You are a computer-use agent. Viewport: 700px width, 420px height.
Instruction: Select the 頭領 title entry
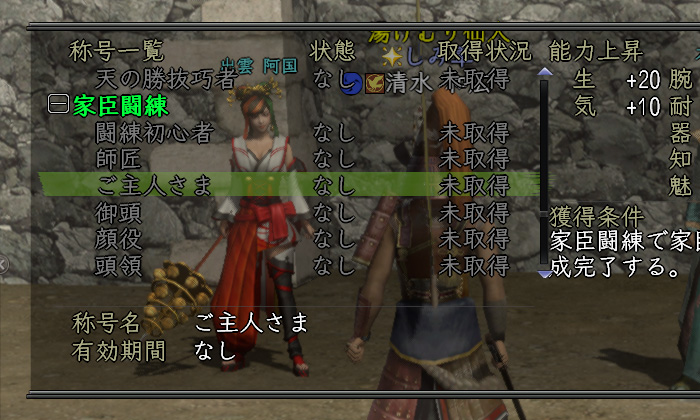[118, 265]
